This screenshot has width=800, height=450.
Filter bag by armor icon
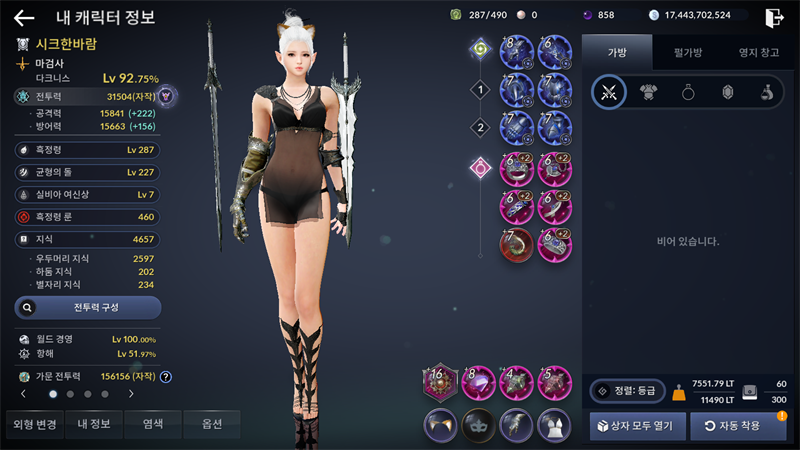coord(648,92)
